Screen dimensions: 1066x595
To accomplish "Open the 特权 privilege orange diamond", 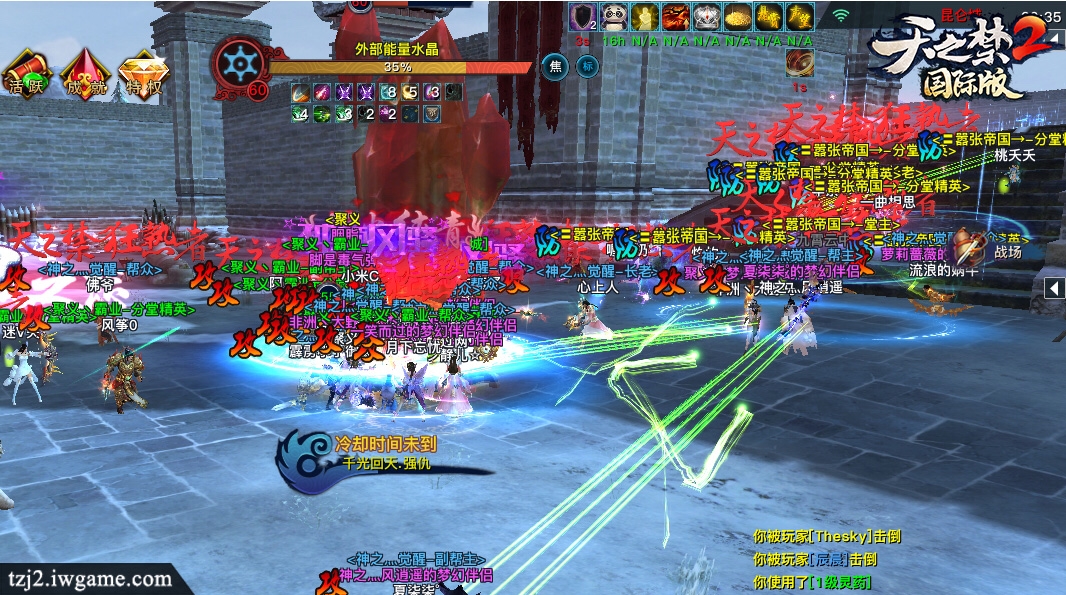I will pyautogui.click(x=143, y=72).
